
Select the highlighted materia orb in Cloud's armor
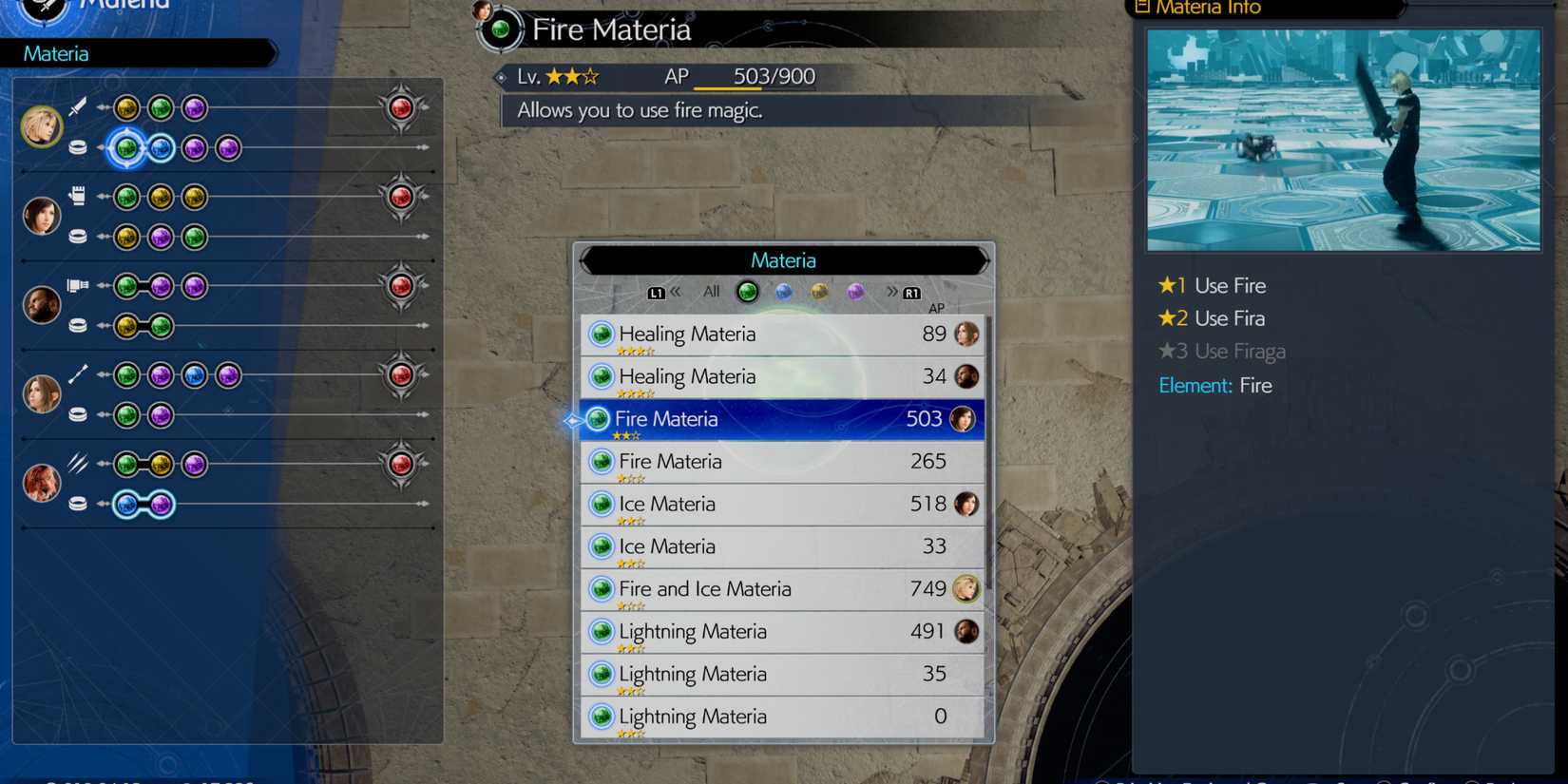(x=125, y=147)
